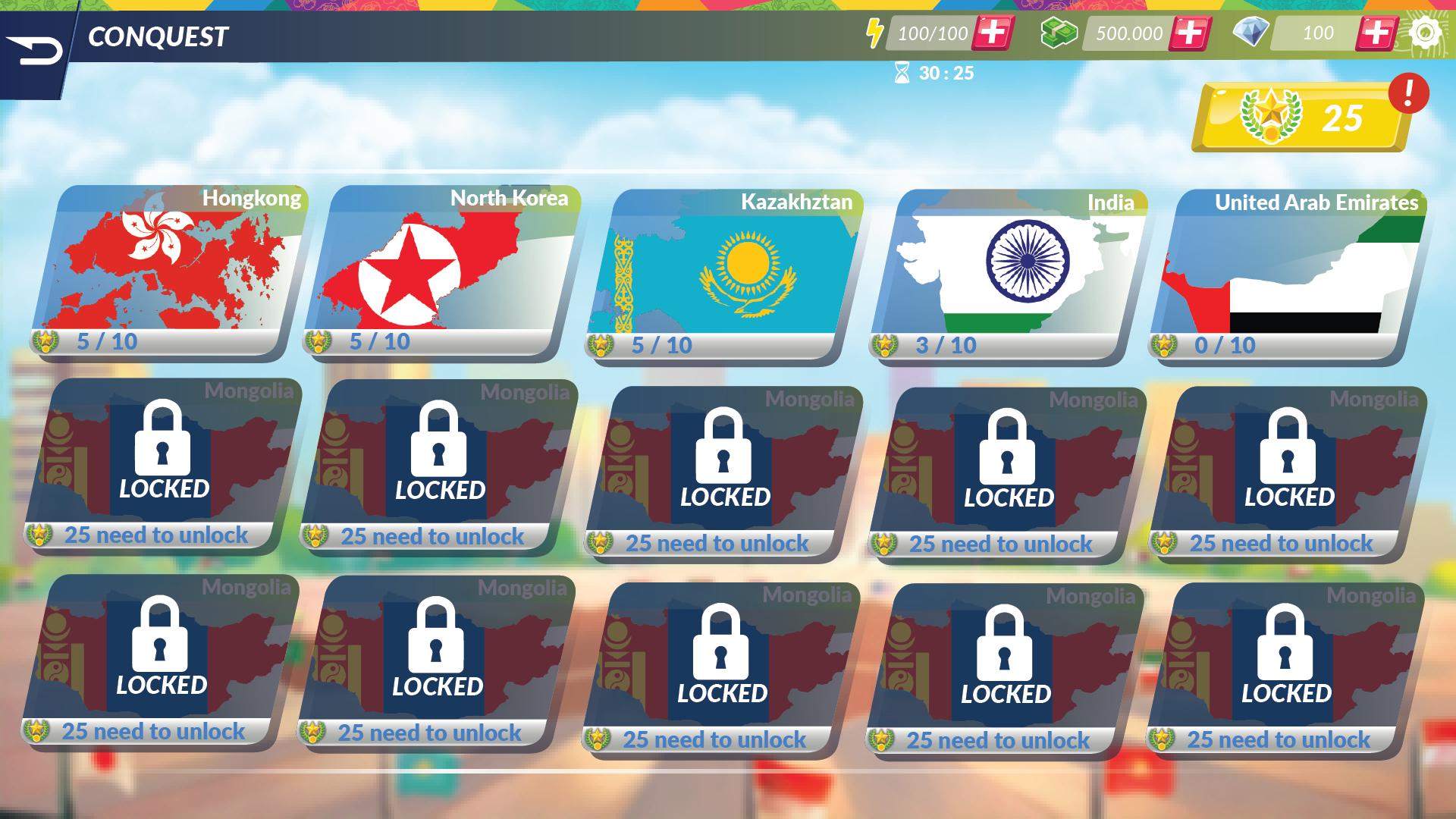Open the settings gear icon

click(1426, 33)
